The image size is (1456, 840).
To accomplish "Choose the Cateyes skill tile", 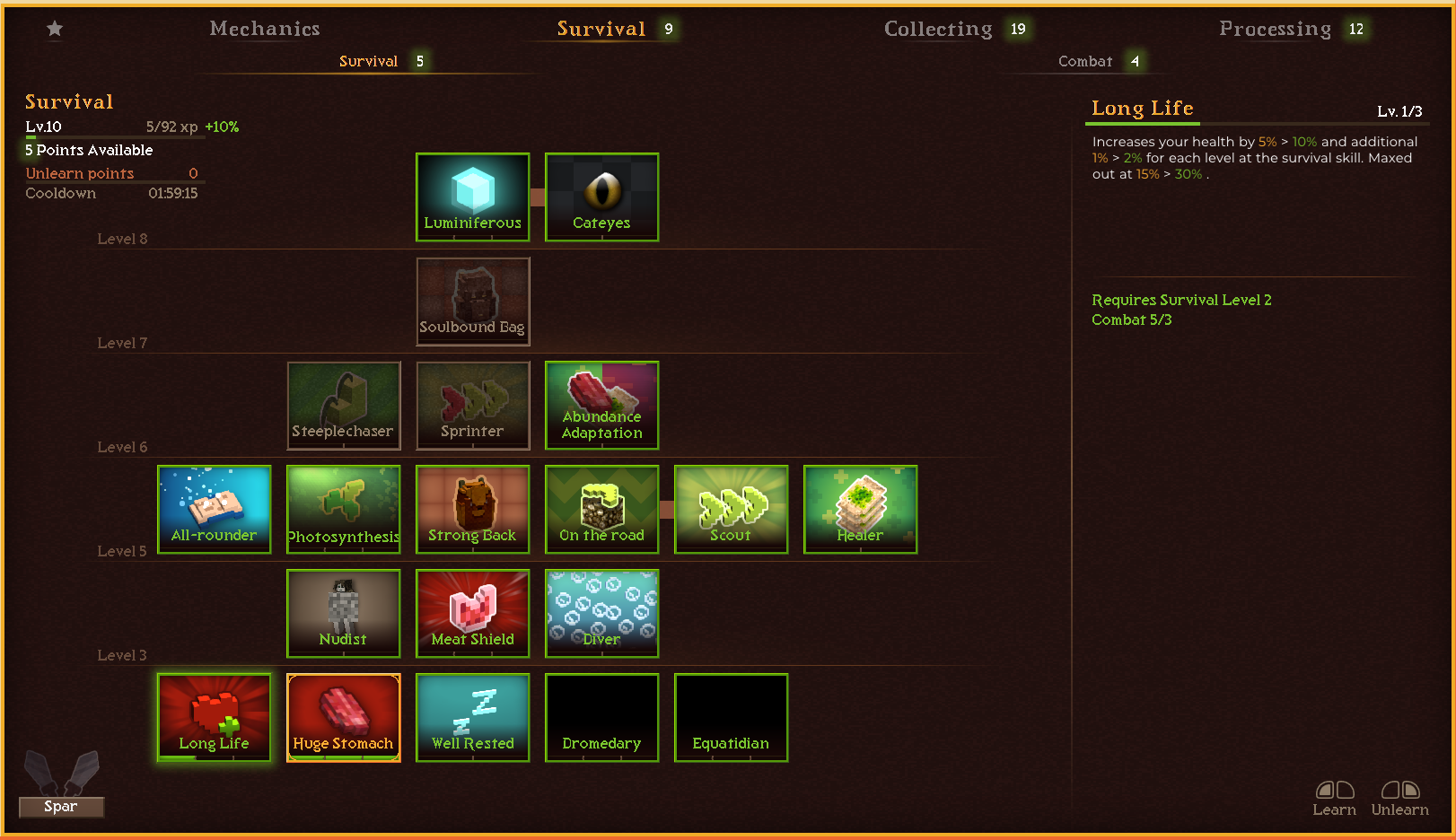I will pyautogui.click(x=601, y=197).
